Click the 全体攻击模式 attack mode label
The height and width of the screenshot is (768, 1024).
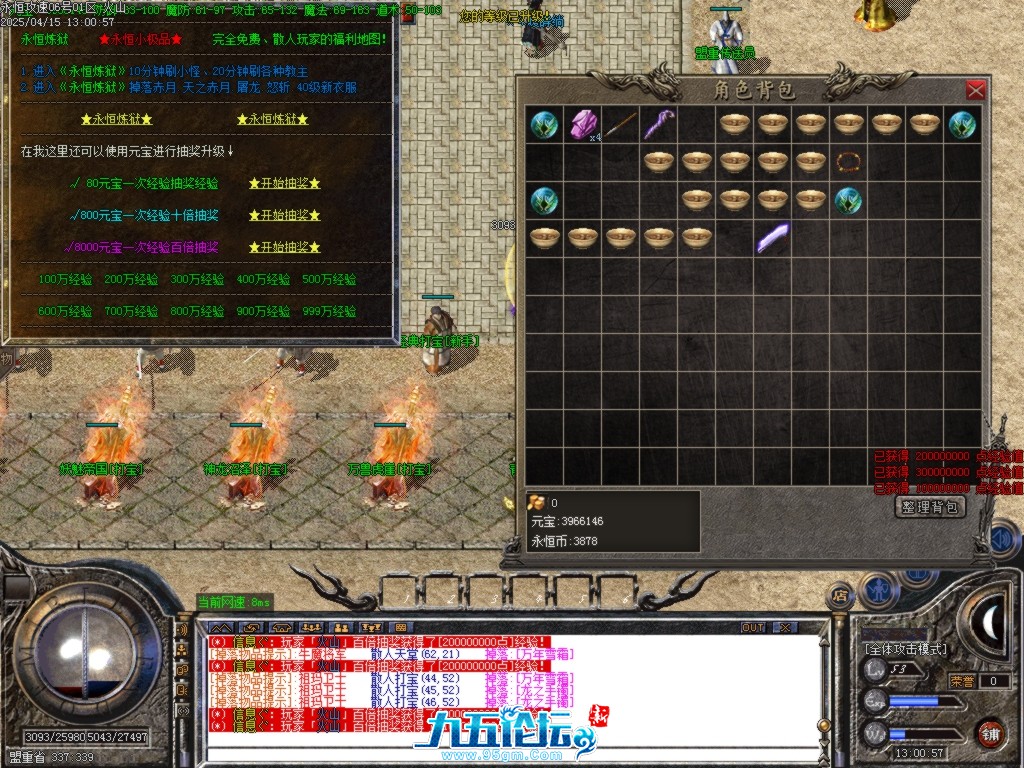click(906, 649)
